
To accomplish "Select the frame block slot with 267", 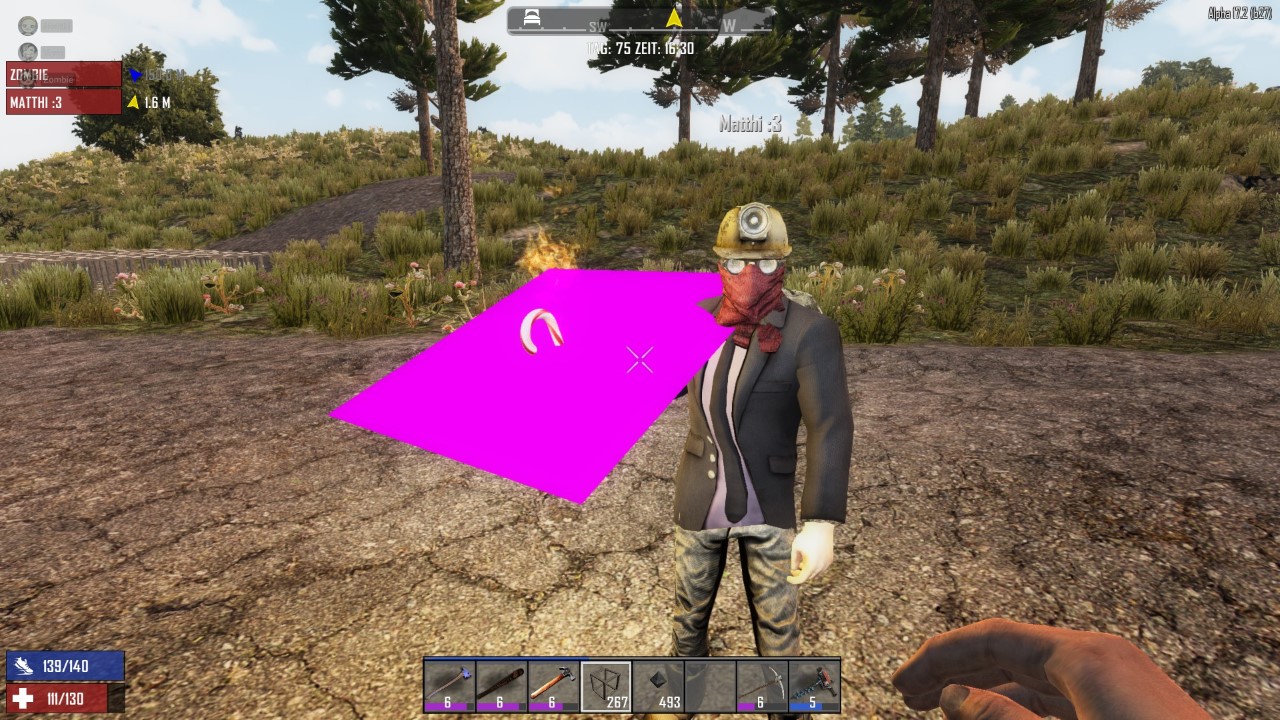I will tap(606, 686).
